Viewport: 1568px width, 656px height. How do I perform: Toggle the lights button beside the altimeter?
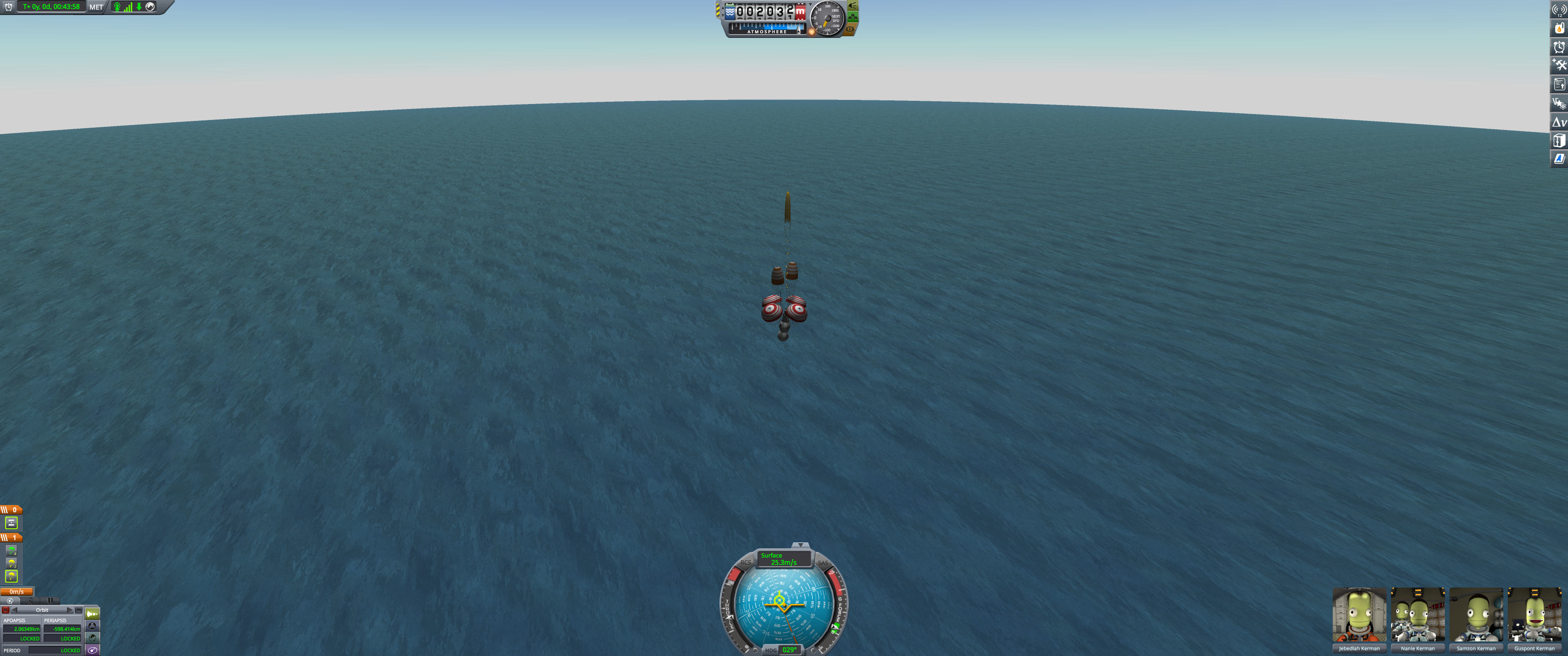853,5
